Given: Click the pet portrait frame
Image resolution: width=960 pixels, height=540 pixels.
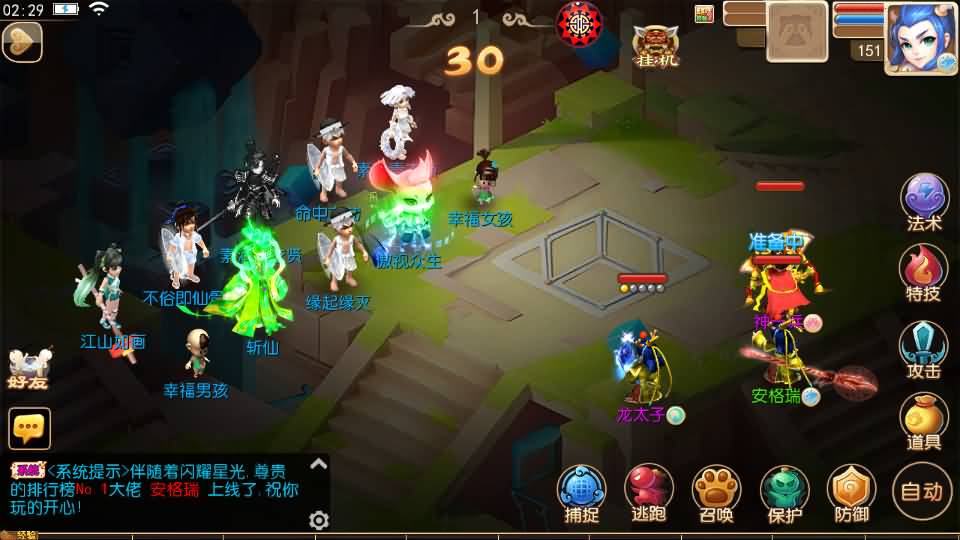Looking at the screenshot, I should click(x=796, y=31).
